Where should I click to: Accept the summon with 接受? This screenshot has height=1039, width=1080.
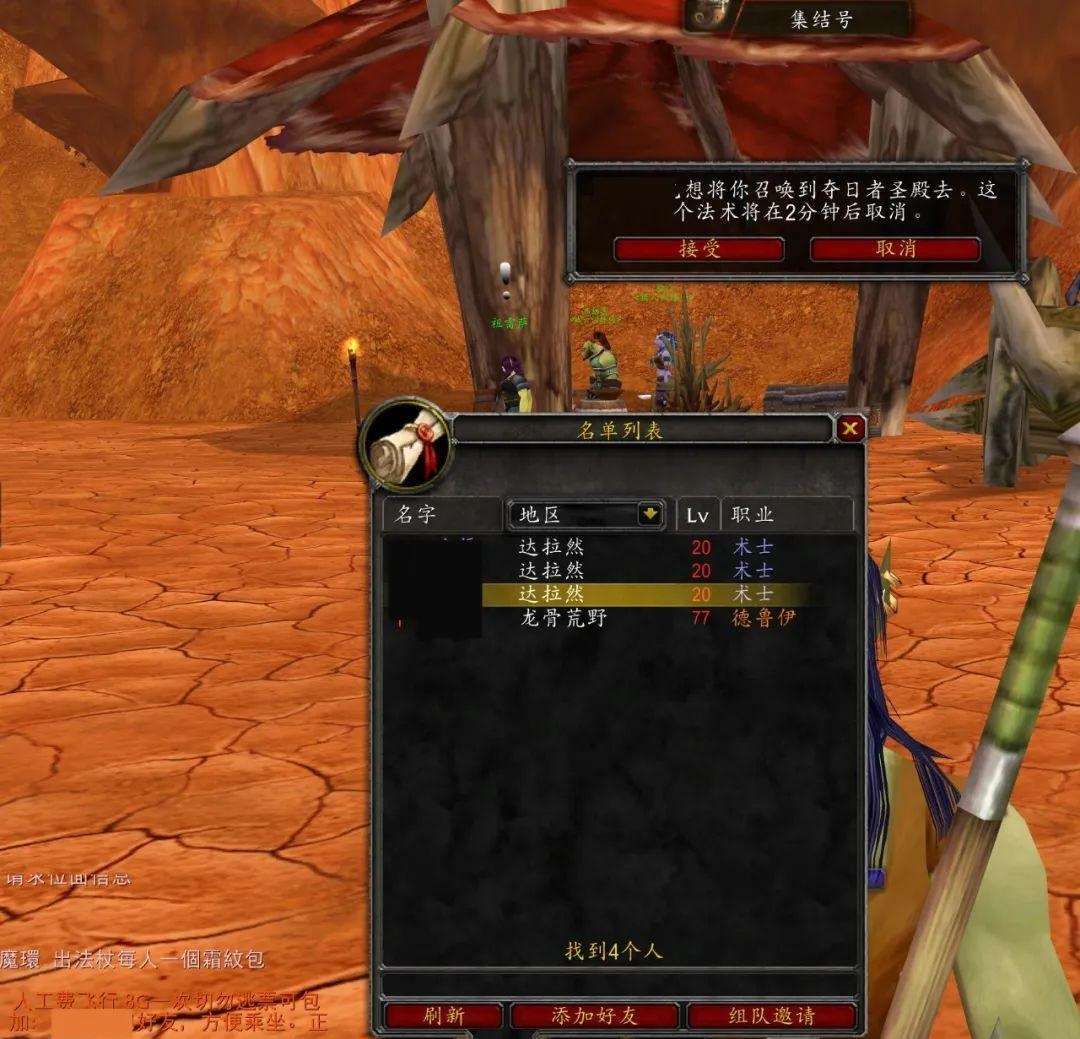[698, 249]
